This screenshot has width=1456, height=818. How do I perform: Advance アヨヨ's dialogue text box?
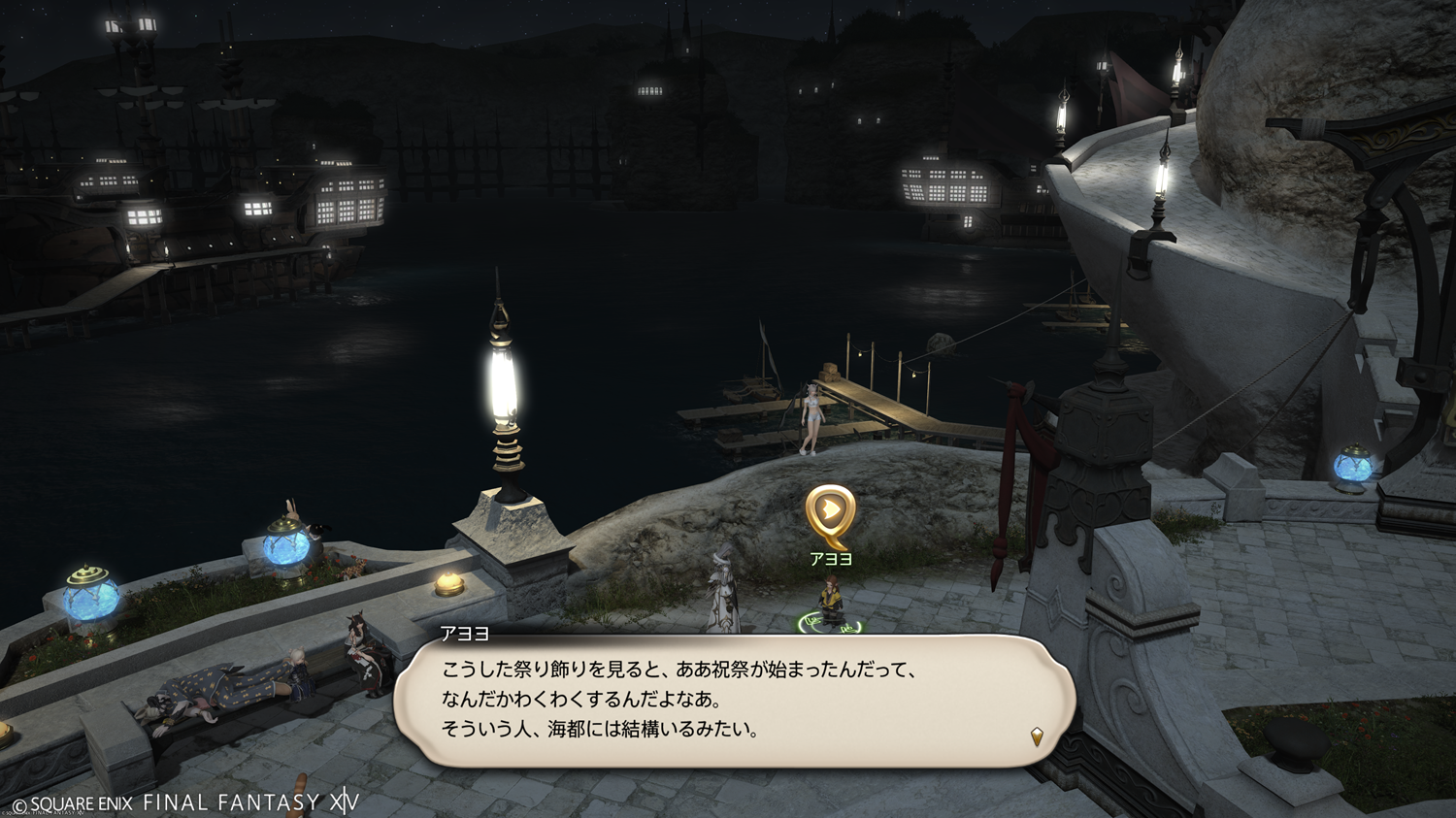tap(734, 701)
